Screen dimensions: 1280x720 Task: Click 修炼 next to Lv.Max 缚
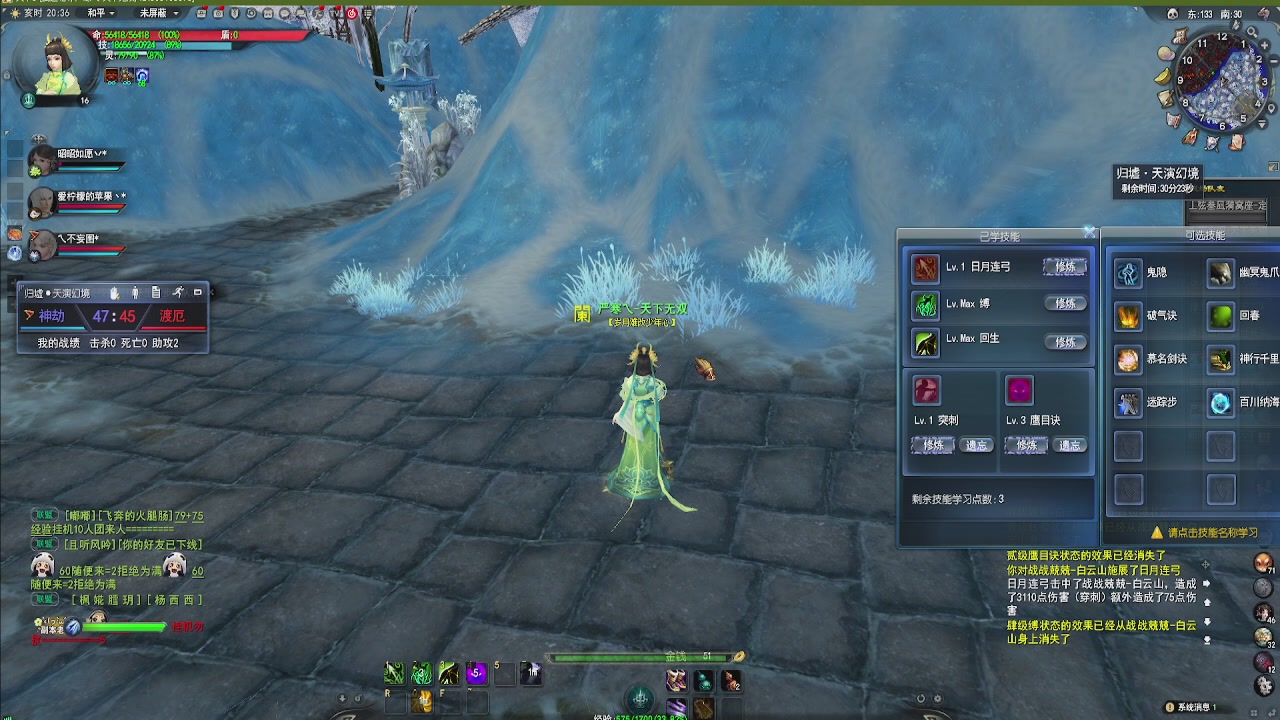point(1064,303)
